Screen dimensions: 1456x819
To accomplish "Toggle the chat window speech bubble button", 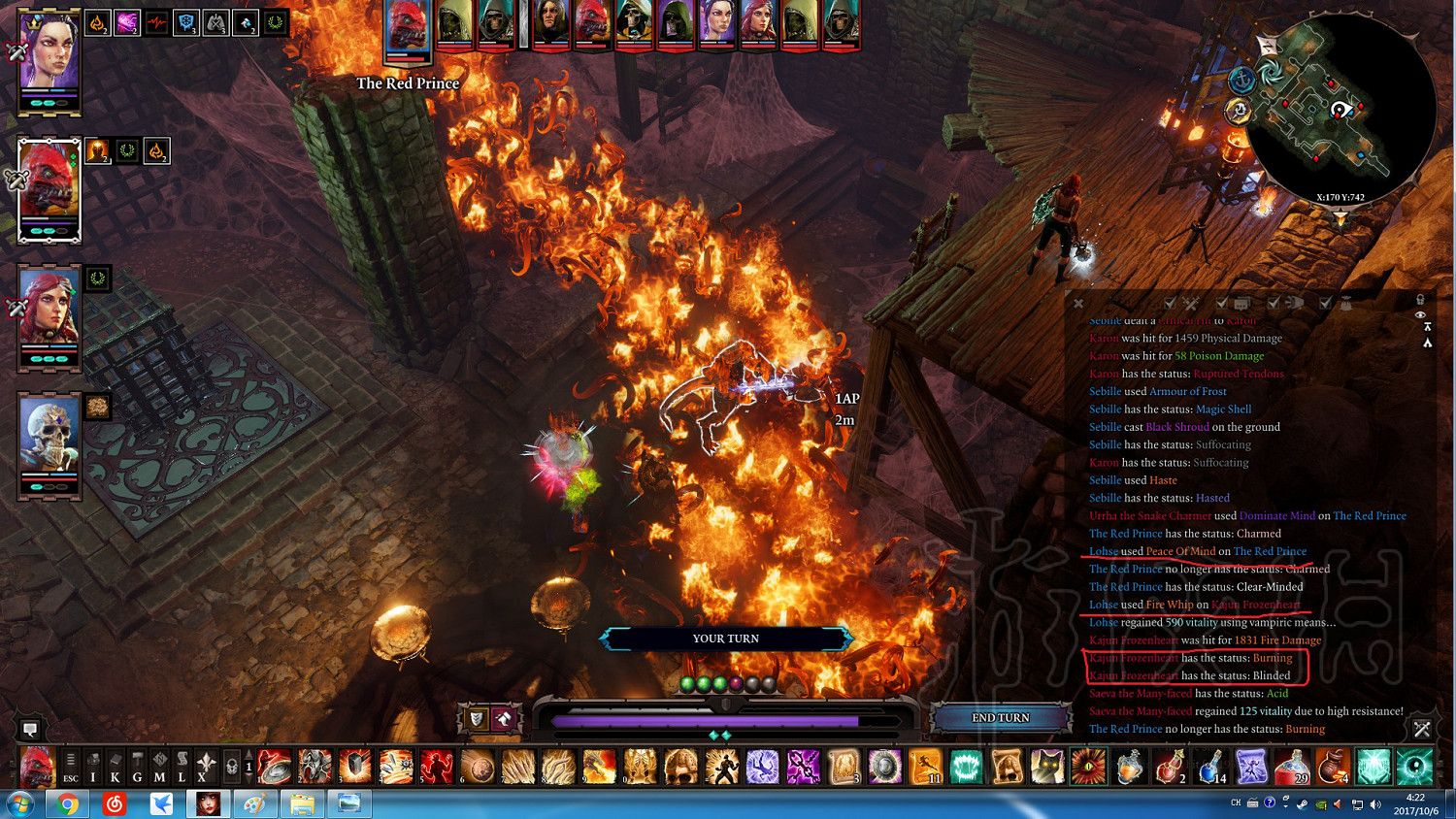I will 30,729.
